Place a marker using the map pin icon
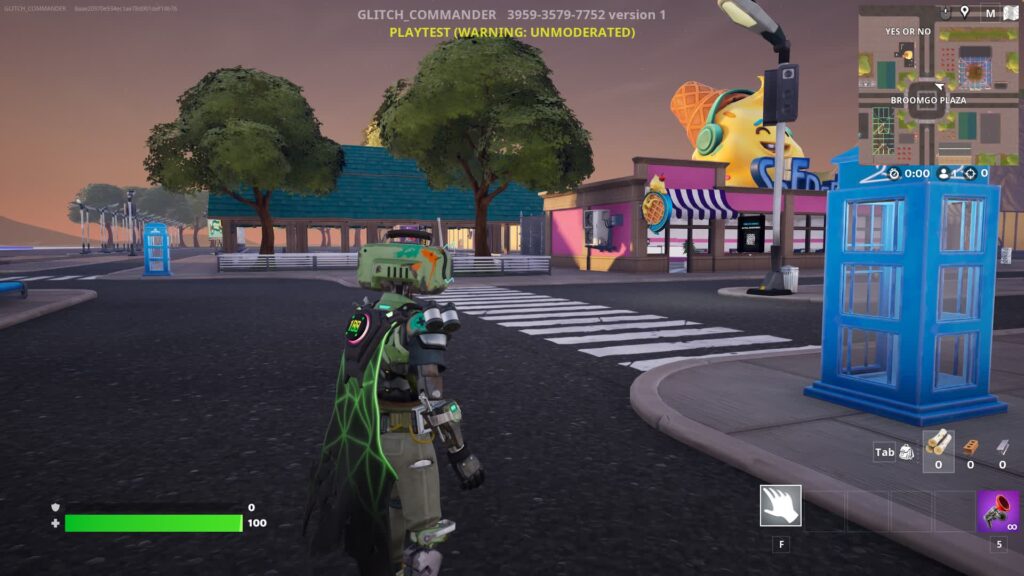The image size is (1024, 576). tap(964, 12)
